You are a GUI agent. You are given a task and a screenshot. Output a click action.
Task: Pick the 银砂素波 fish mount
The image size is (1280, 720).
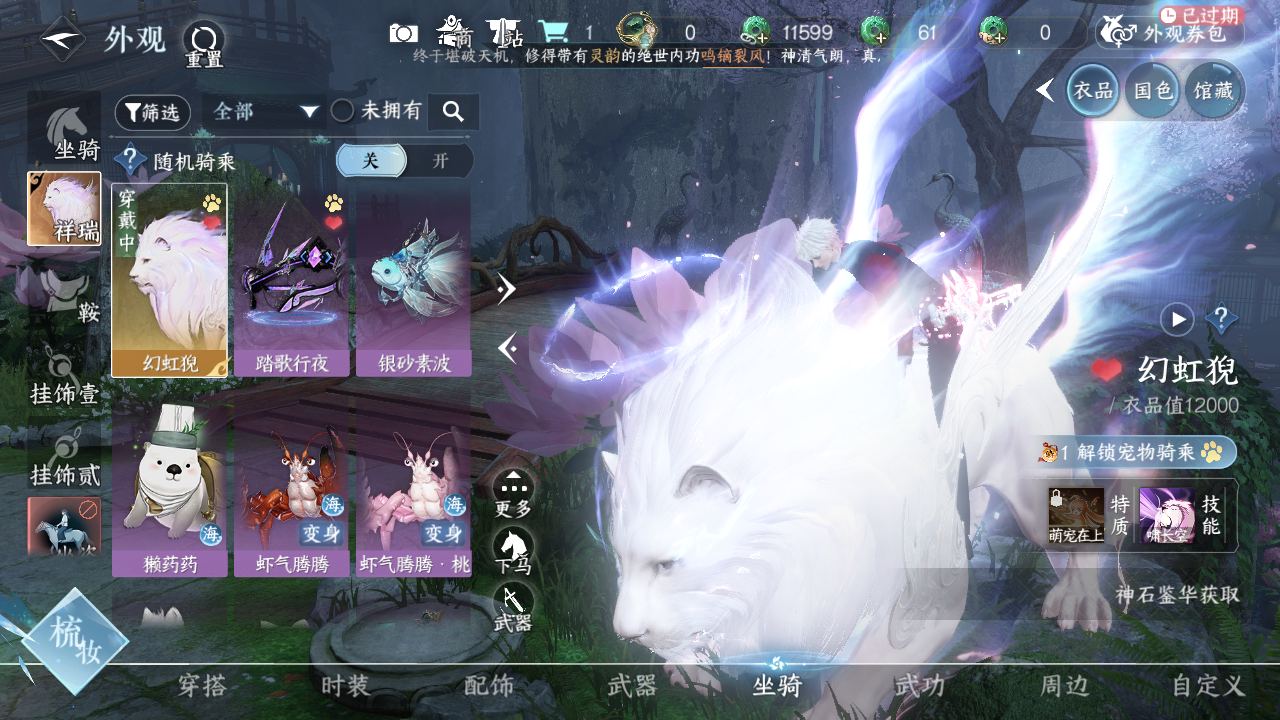[413, 280]
